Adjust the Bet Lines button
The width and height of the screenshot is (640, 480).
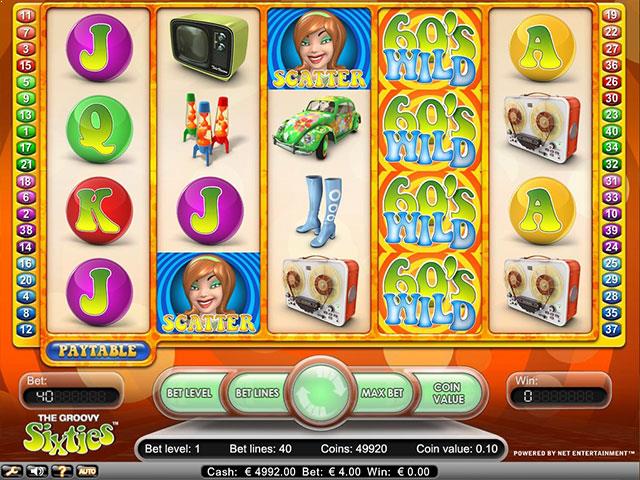[253, 392]
